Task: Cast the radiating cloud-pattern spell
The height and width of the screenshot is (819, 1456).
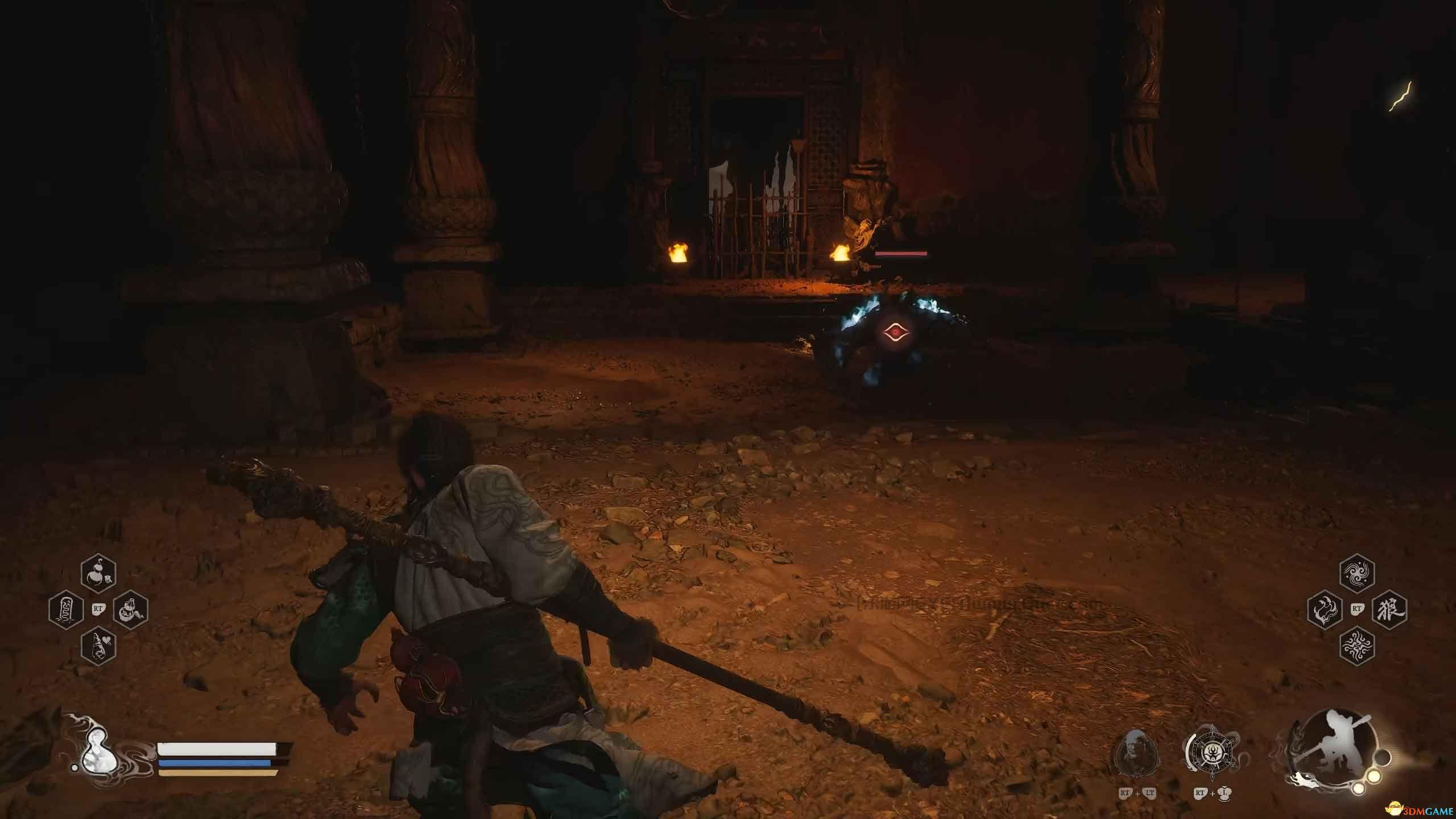Action: (x=1357, y=646)
